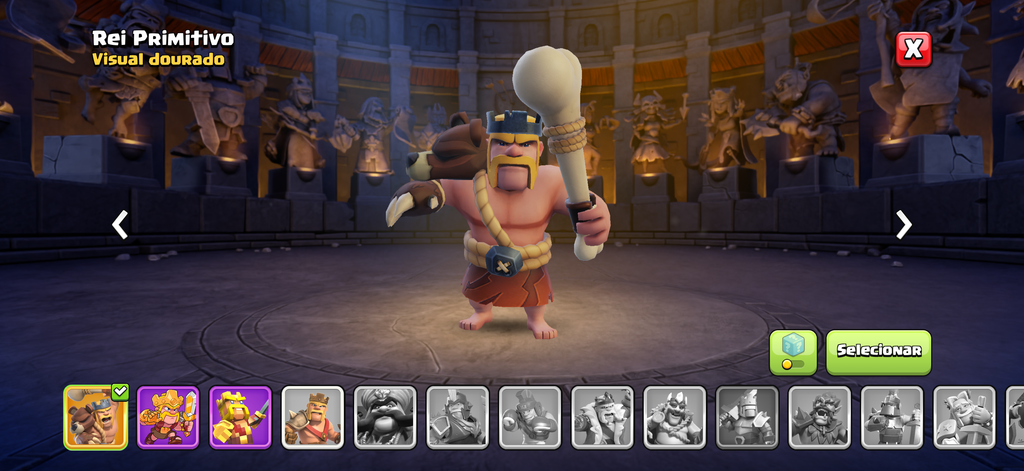Choose the golden king with orange sword skin
The image size is (1024, 471).
[x=168, y=416]
